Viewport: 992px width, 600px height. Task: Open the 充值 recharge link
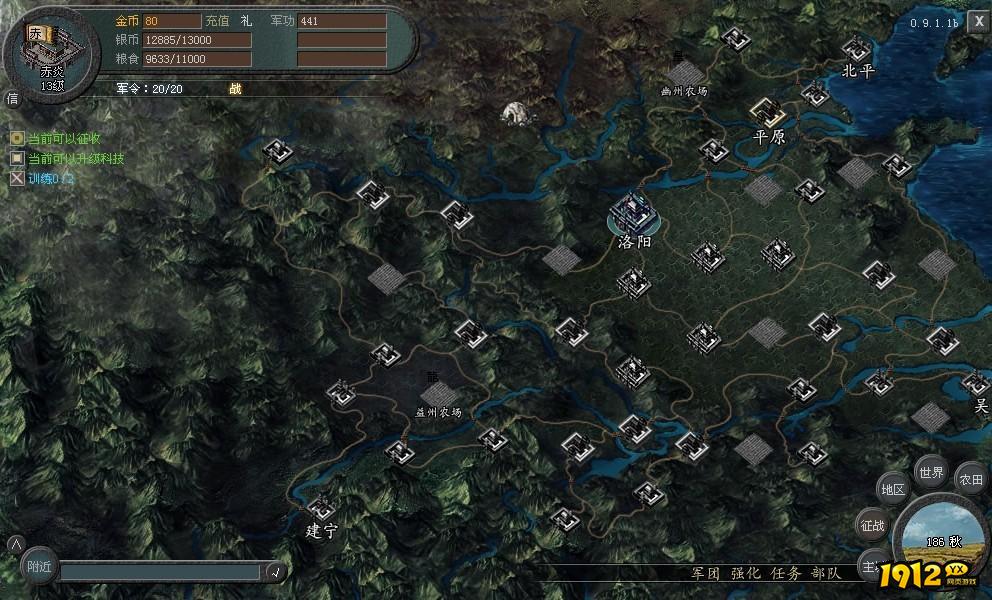[216, 21]
